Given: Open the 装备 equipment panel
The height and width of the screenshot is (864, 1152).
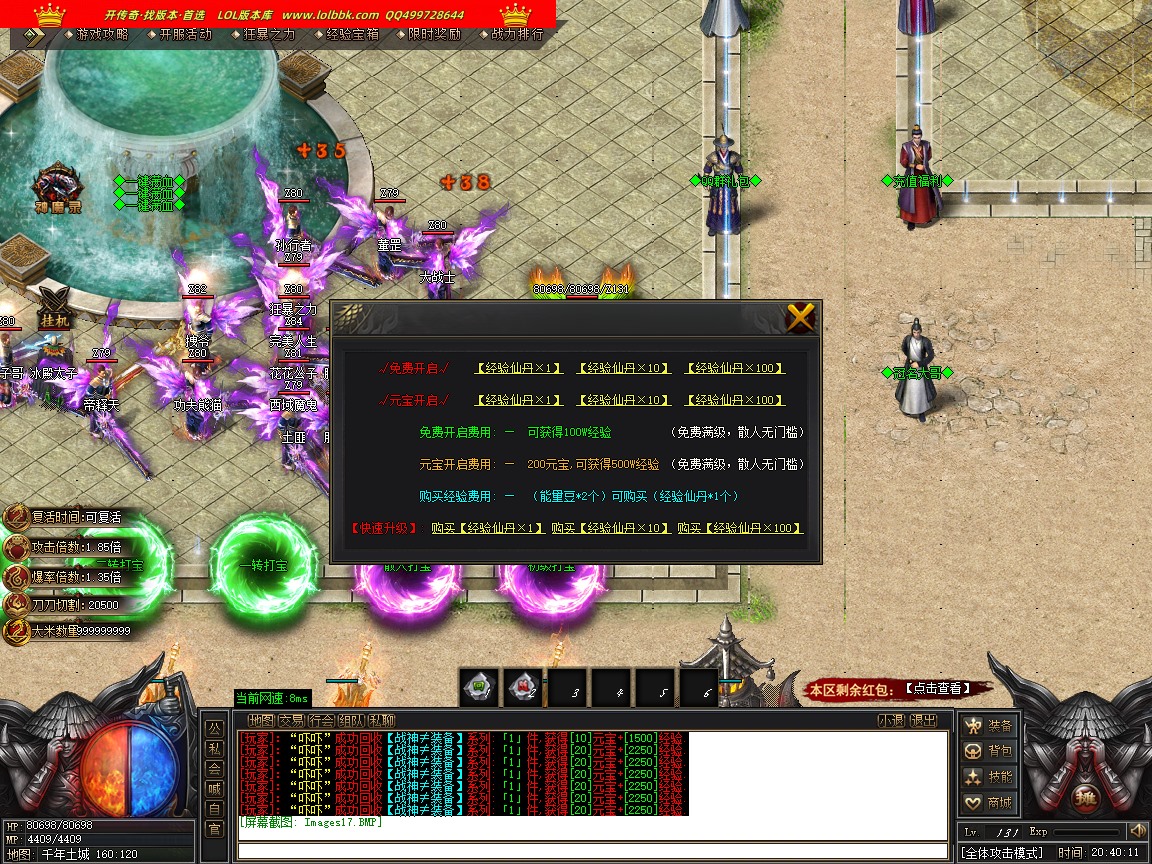Looking at the screenshot, I should click(x=988, y=725).
